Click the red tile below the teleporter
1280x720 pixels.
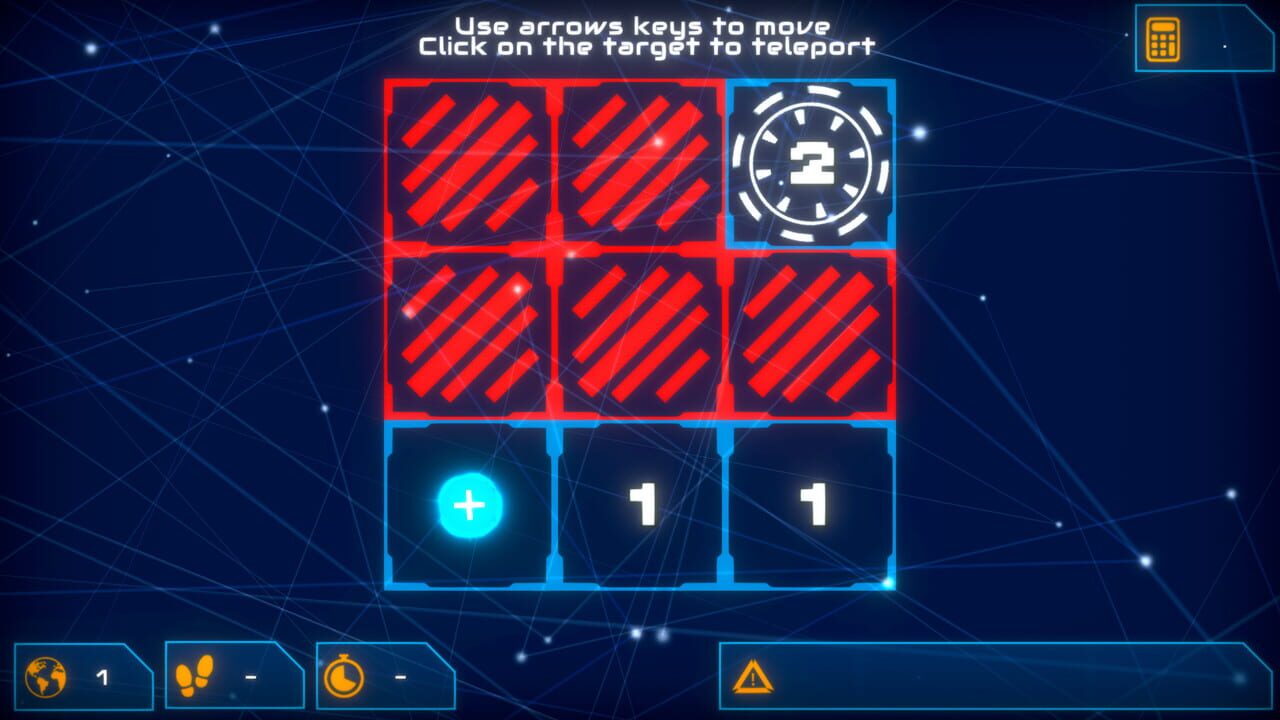[x=812, y=333]
